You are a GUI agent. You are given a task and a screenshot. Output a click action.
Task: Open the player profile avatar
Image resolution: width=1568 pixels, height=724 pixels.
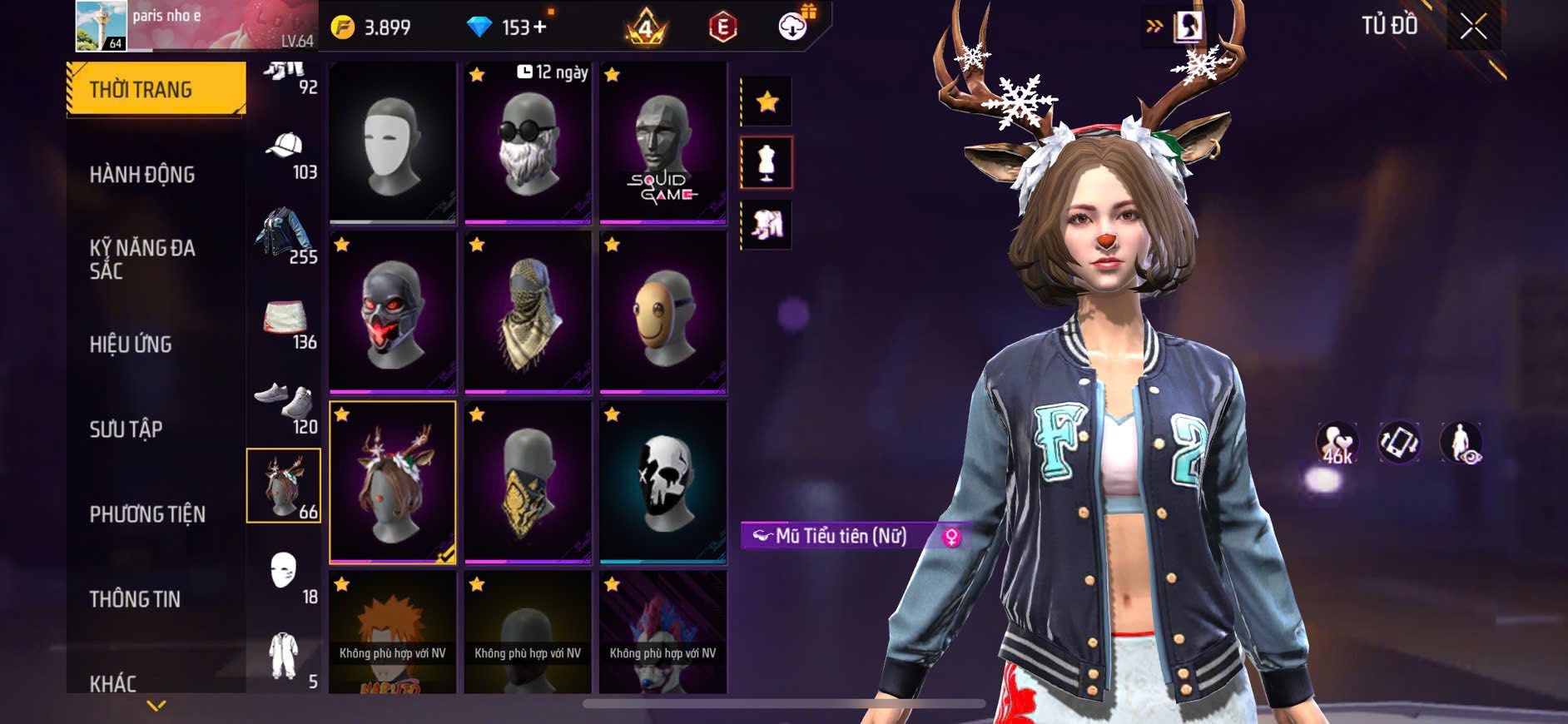tap(102, 26)
